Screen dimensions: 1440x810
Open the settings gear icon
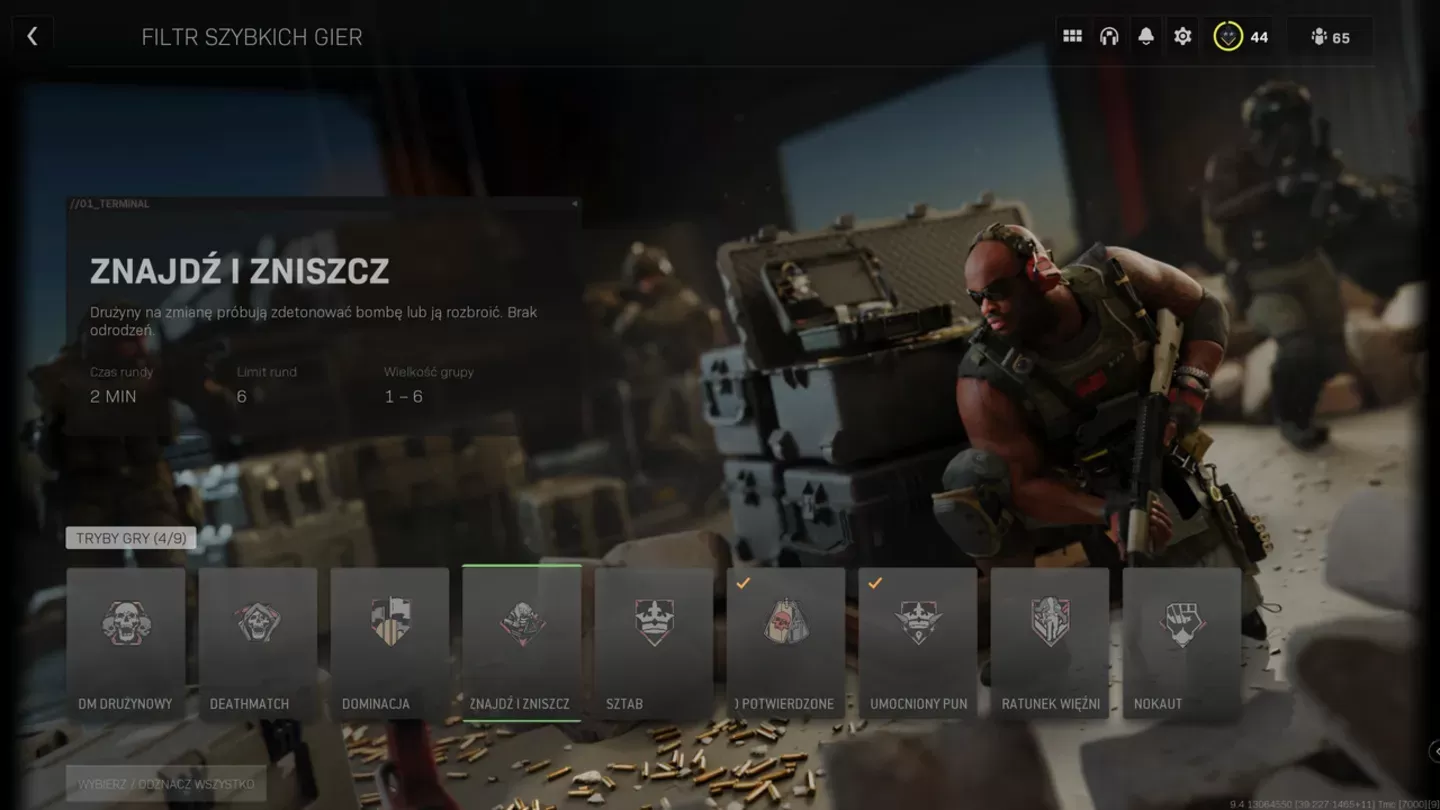[x=1182, y=35]
